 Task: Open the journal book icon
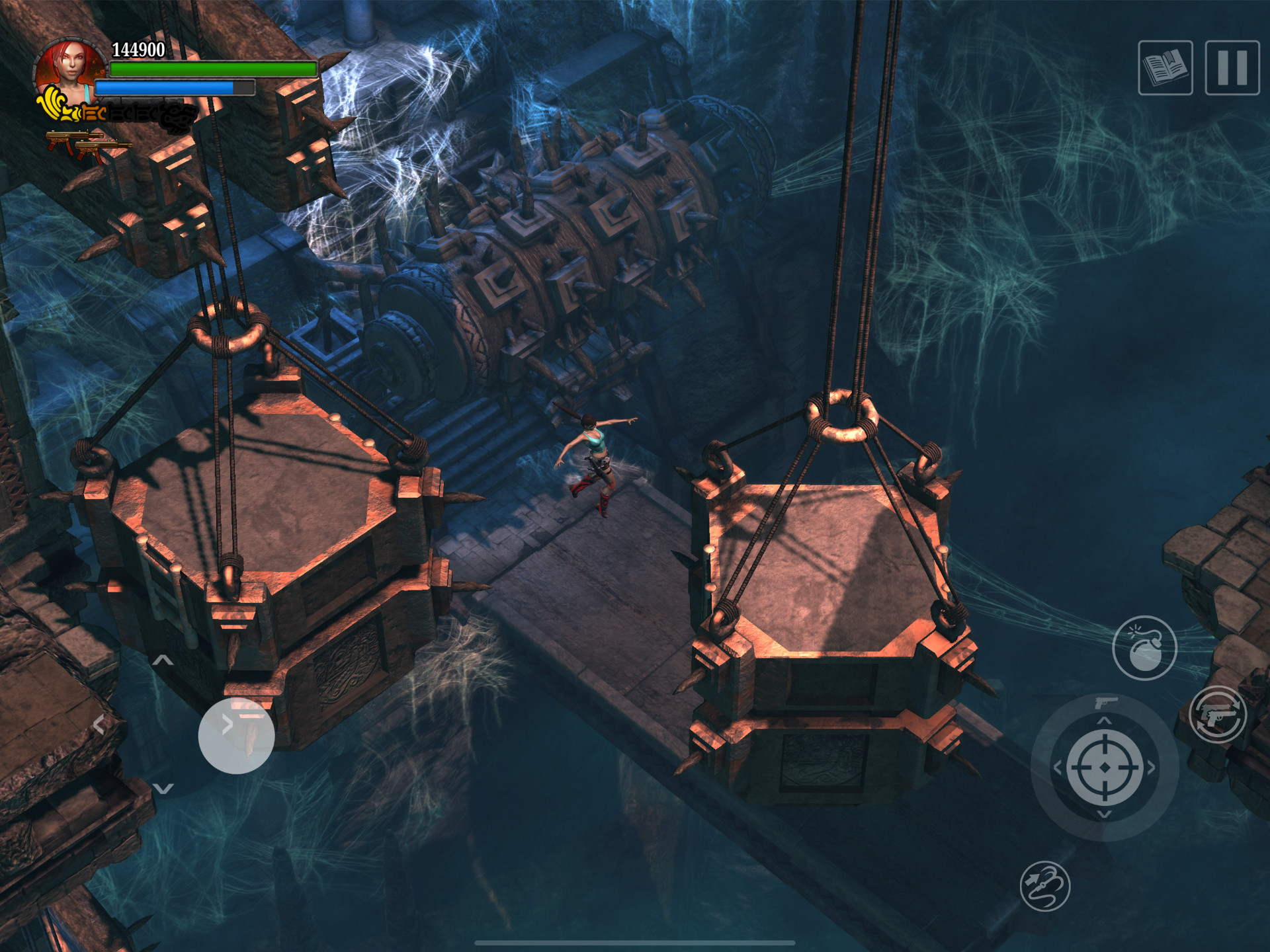click(1165, 68)
